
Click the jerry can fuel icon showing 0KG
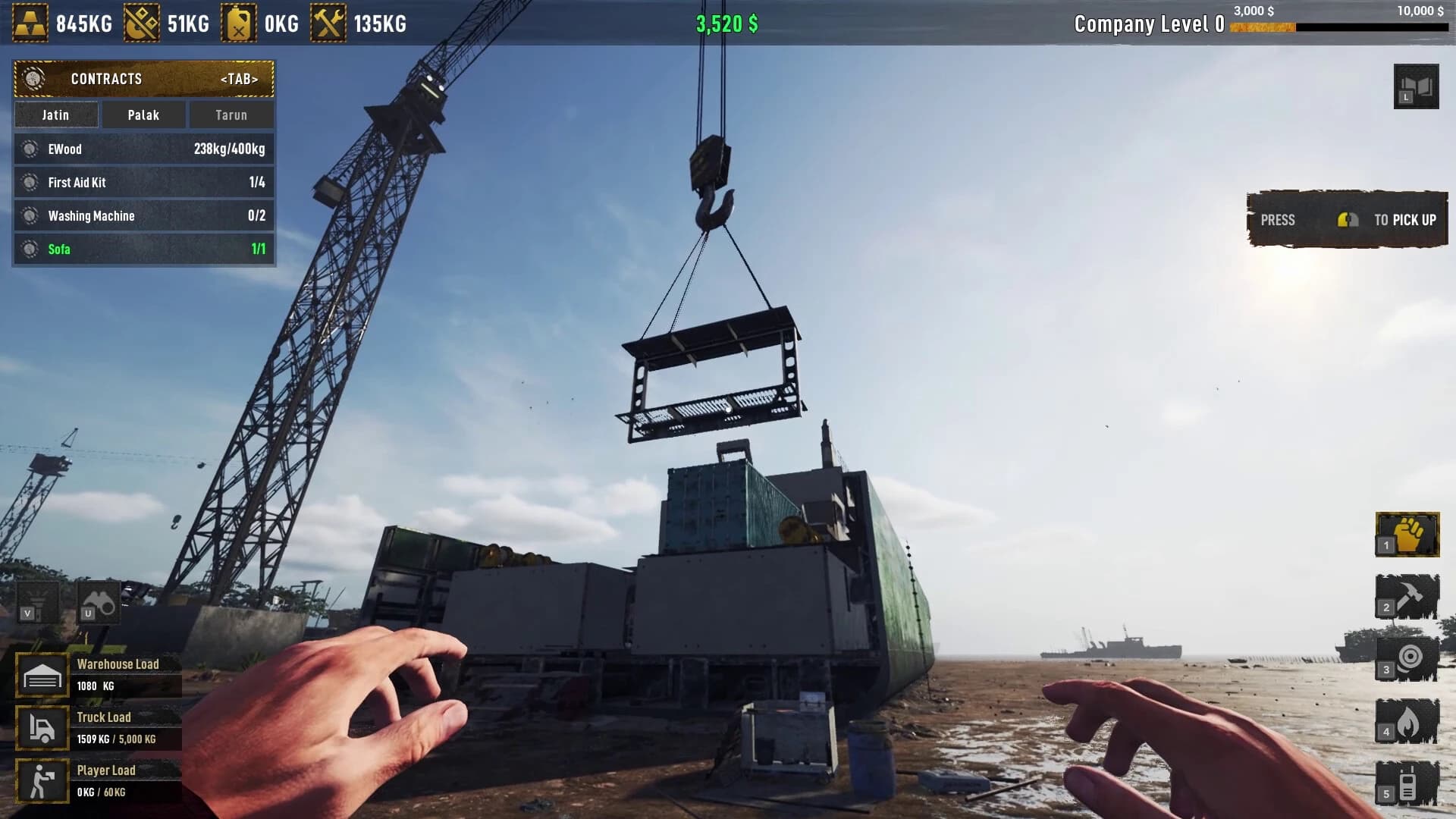point(237,24)
